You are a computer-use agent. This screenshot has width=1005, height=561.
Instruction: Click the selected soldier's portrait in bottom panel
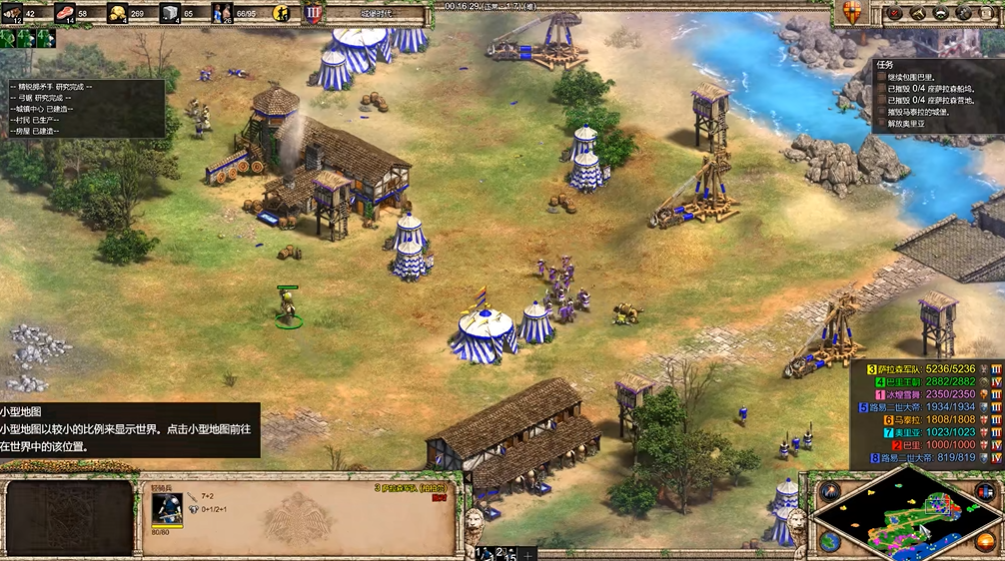tap(166, 508)
